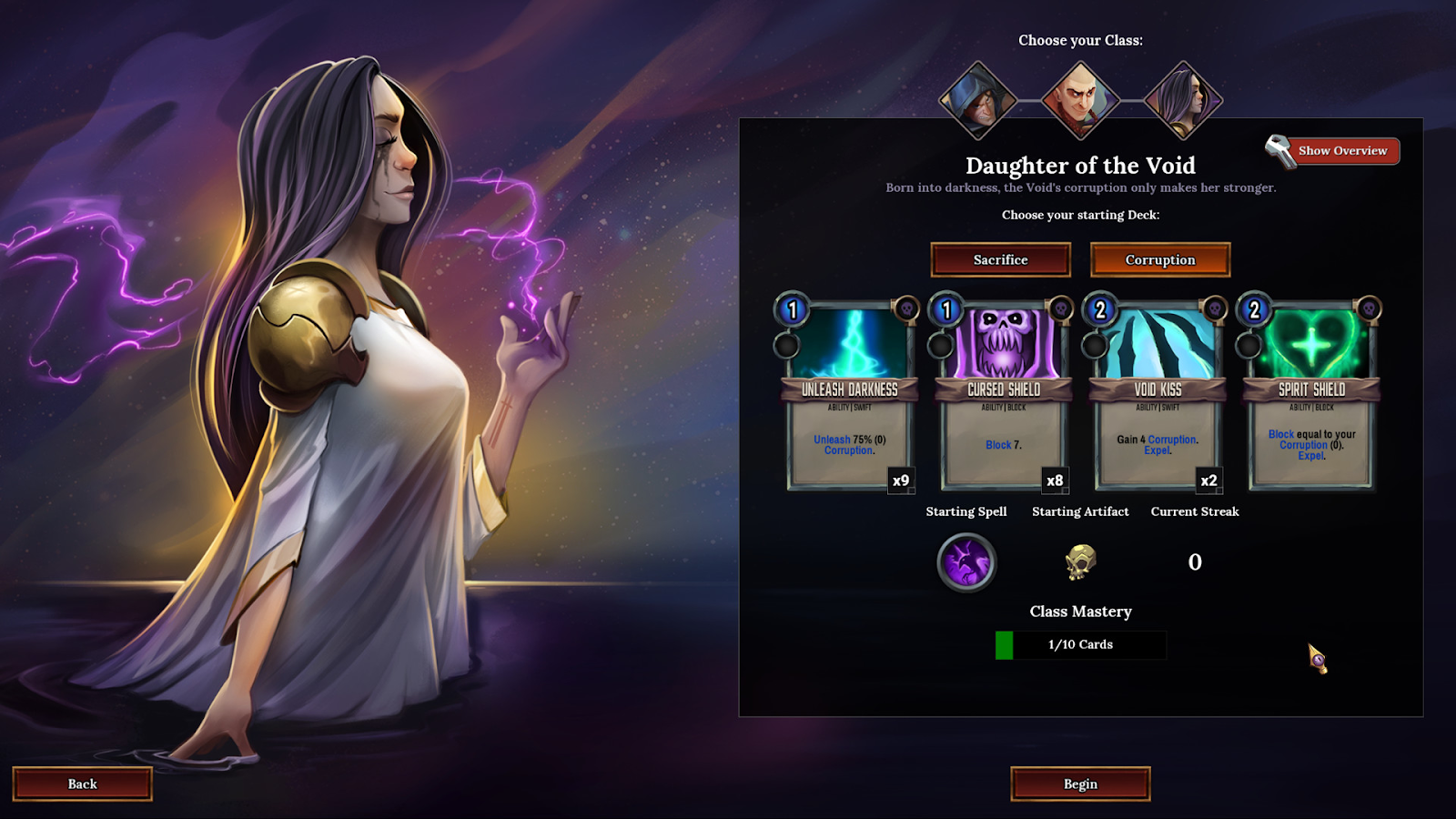
Task: Click the purple starting spell icon
Action: pyautogui.click(x=966, y=562)
